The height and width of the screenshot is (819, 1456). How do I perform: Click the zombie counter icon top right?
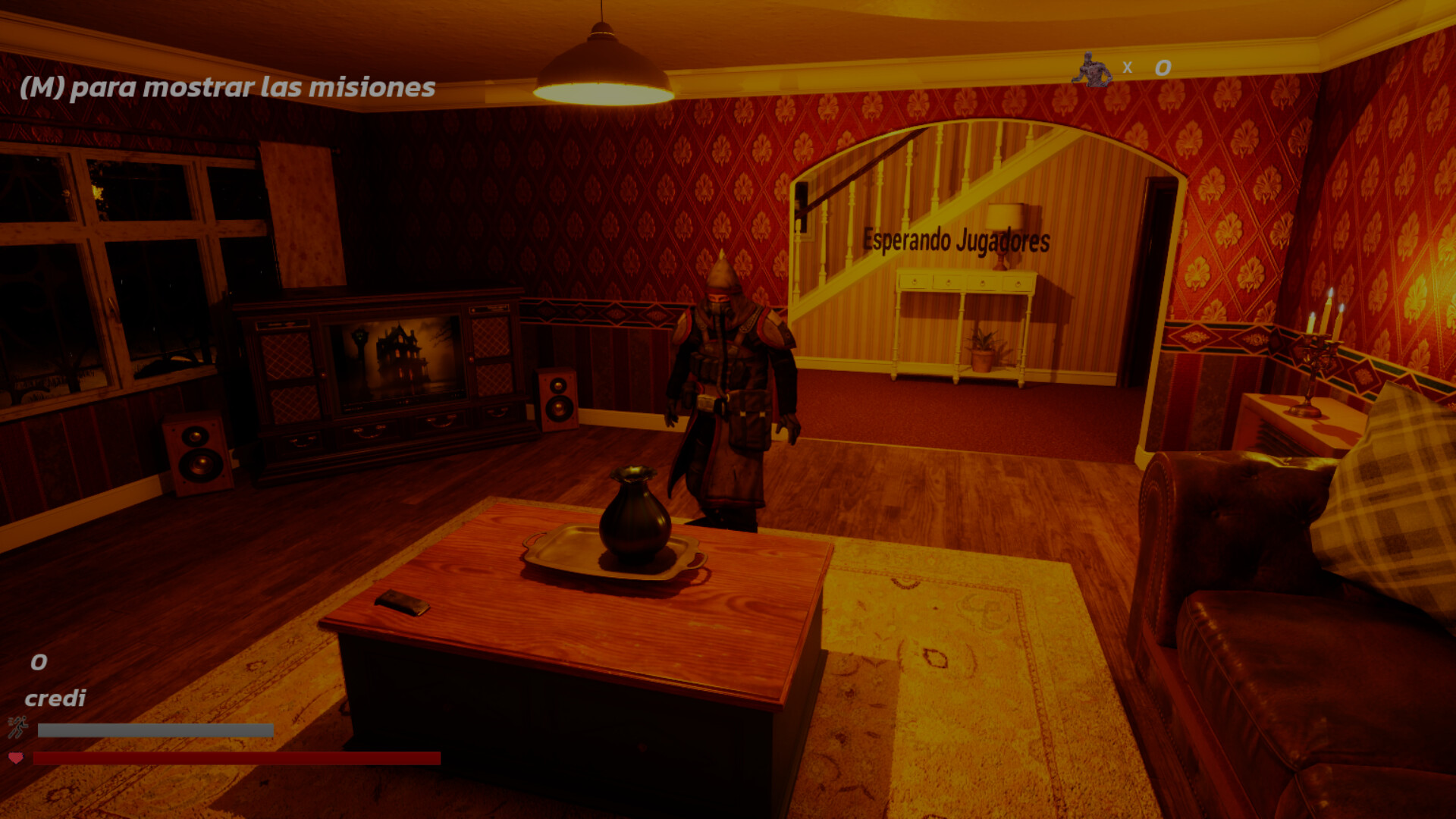pos(1090,70)
